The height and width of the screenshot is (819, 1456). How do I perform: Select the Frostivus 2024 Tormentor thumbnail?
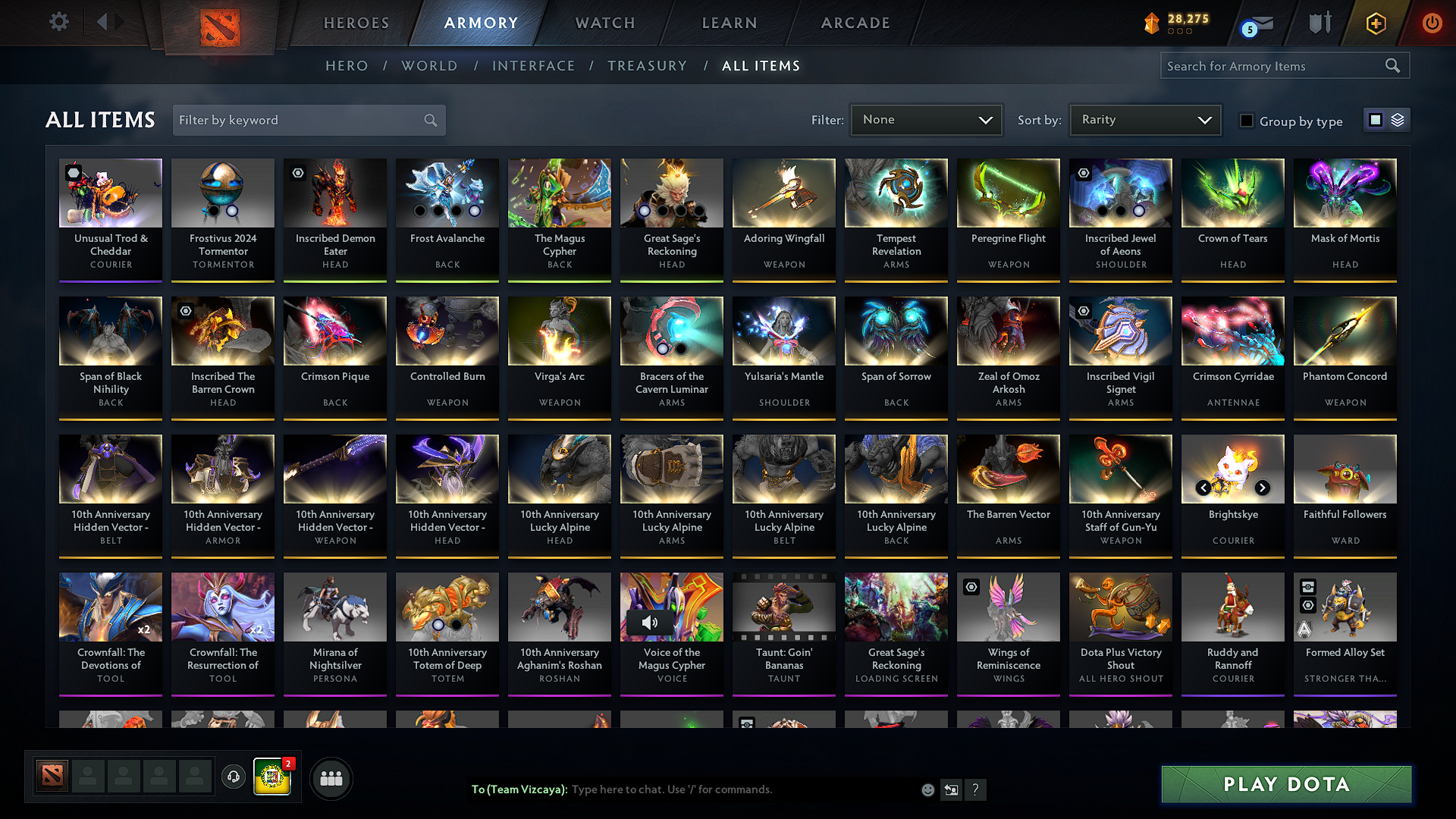[x=222, y=193]
